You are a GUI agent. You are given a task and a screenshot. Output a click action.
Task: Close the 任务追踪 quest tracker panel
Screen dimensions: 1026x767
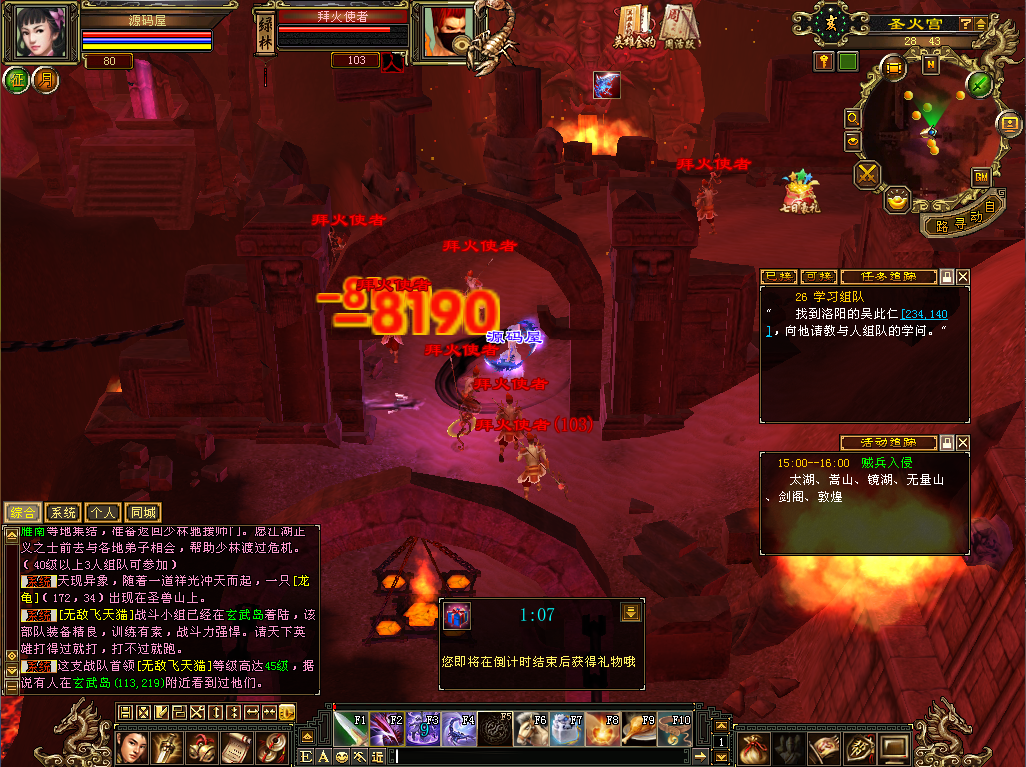(x=963, y=276)
